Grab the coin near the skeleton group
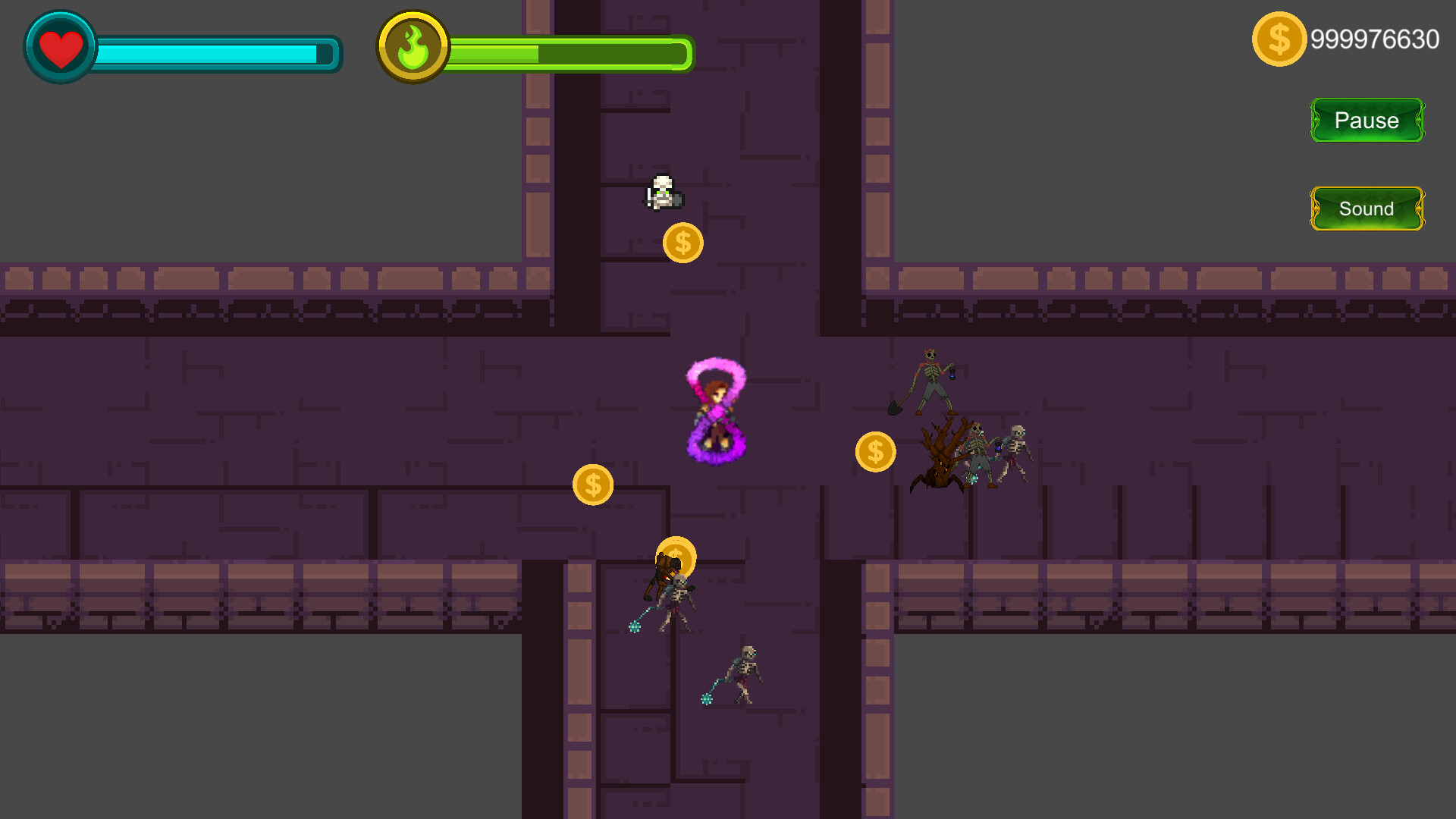The height and width of the screenshot is (819, 1456). pos(874,451)
